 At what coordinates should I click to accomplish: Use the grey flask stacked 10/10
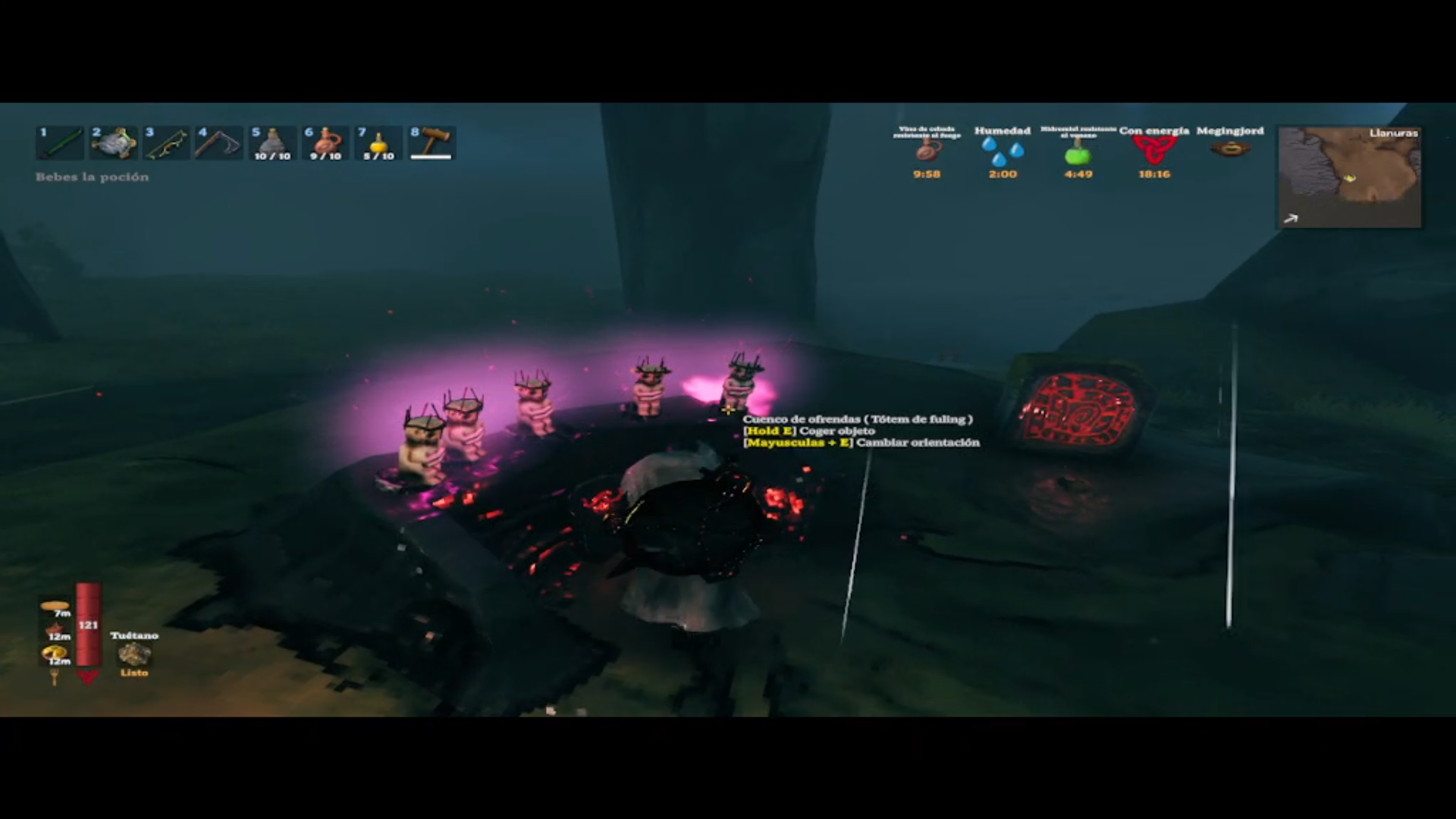point(273,143)
